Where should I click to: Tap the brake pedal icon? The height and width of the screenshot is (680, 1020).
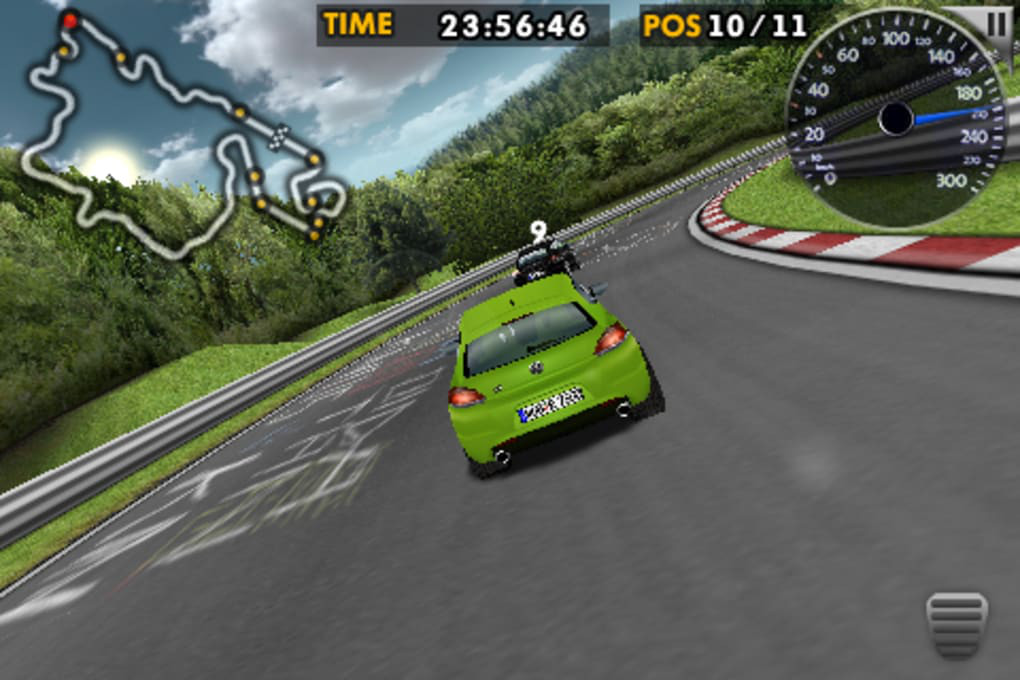pyautogui.click(x=956, y=624)
